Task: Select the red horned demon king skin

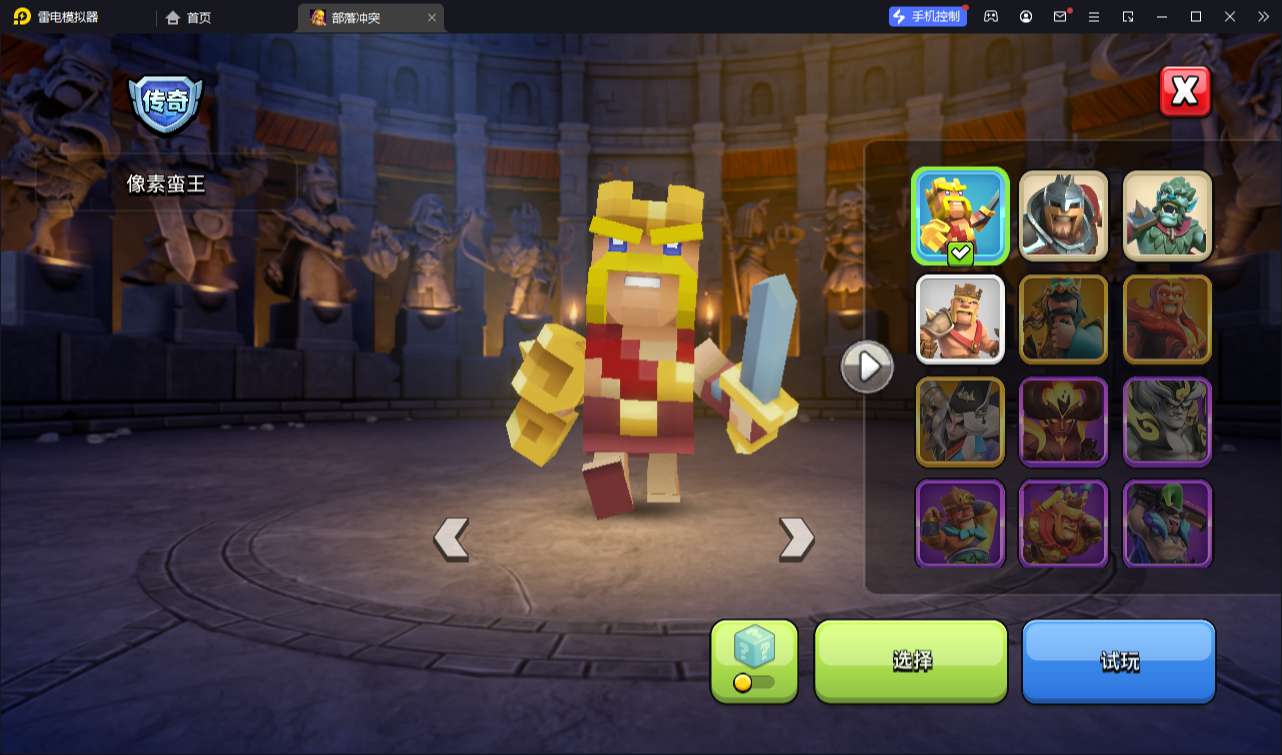Action: point(1063,421)
